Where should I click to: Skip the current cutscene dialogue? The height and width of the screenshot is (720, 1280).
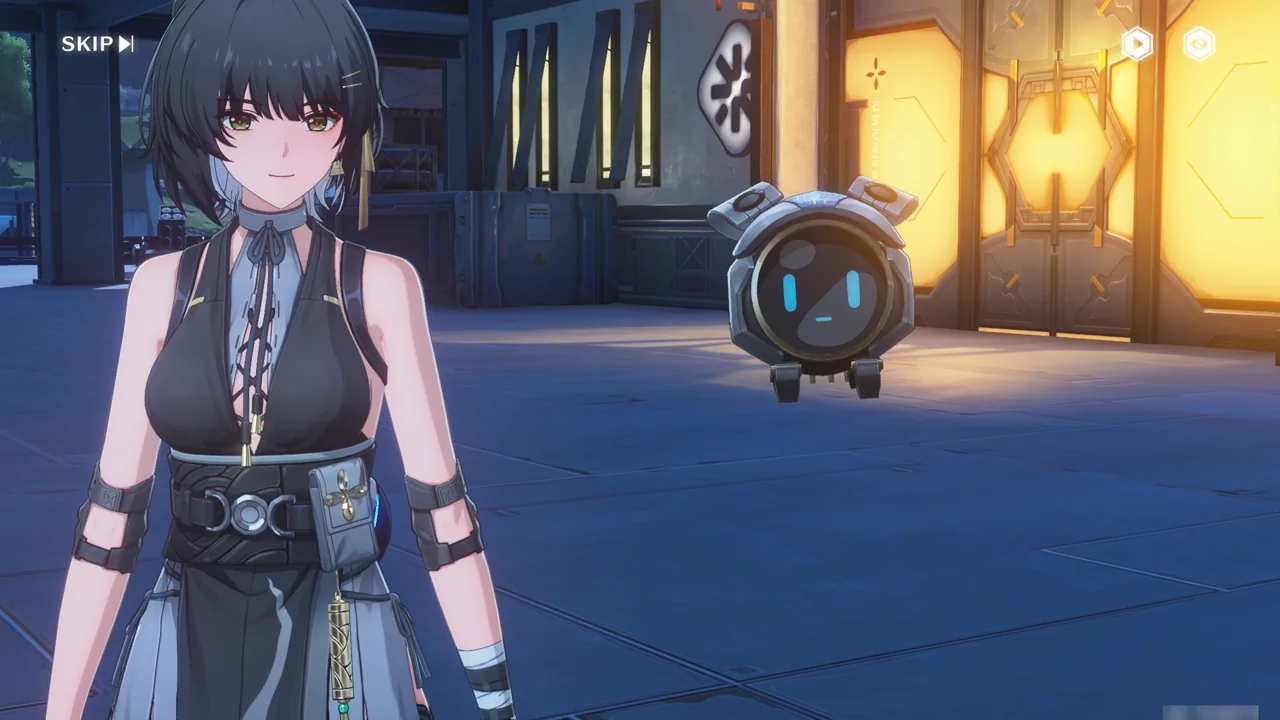tap(97, 44)
